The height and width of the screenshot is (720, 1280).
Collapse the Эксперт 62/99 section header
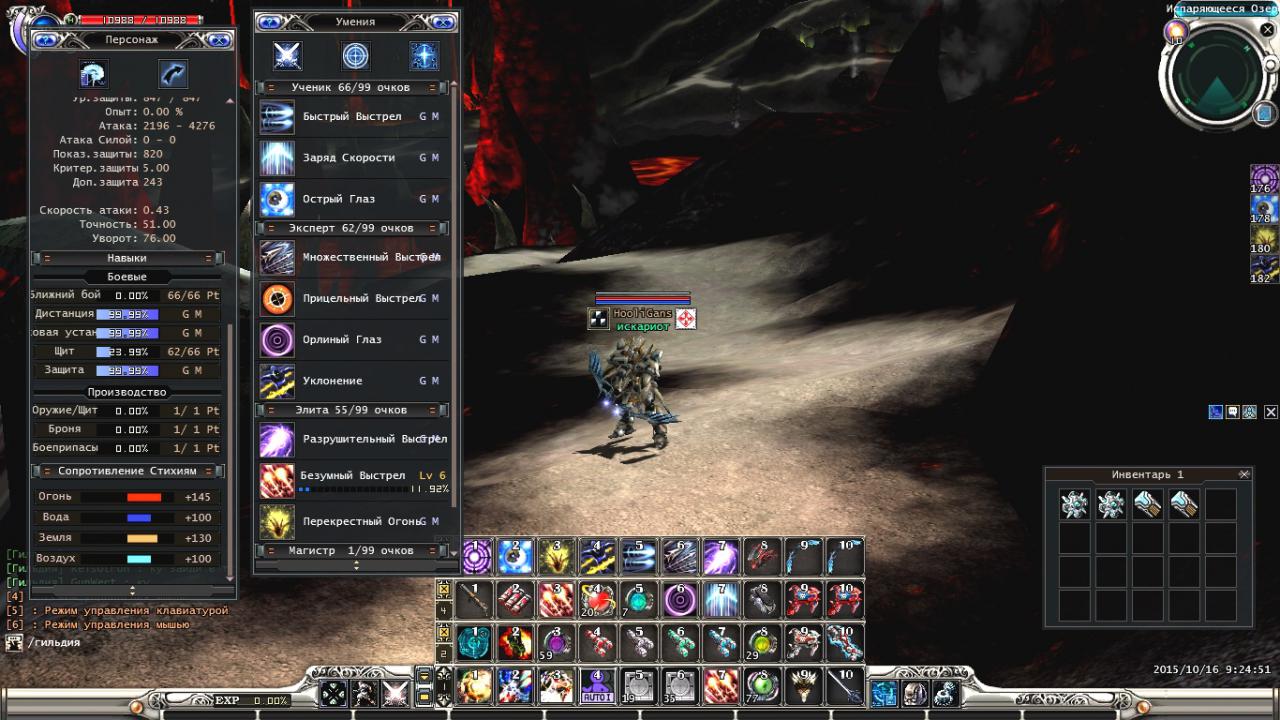pyautogui.click(x=351, y=228)
